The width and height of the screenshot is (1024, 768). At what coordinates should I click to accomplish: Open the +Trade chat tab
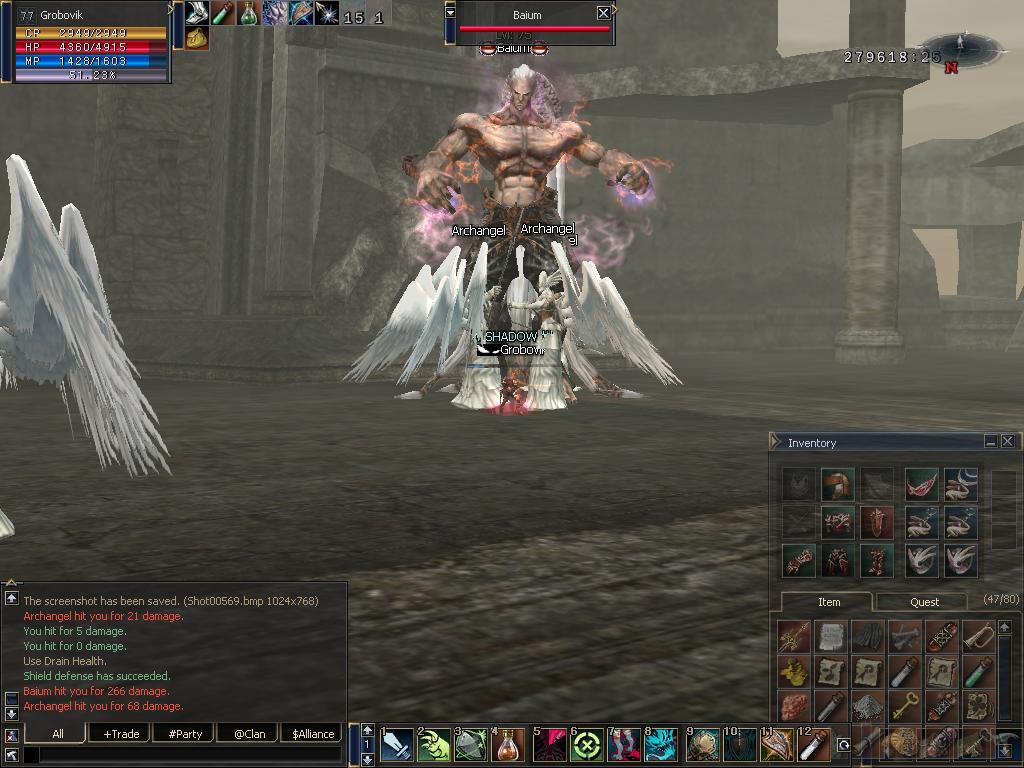[120, 734]
